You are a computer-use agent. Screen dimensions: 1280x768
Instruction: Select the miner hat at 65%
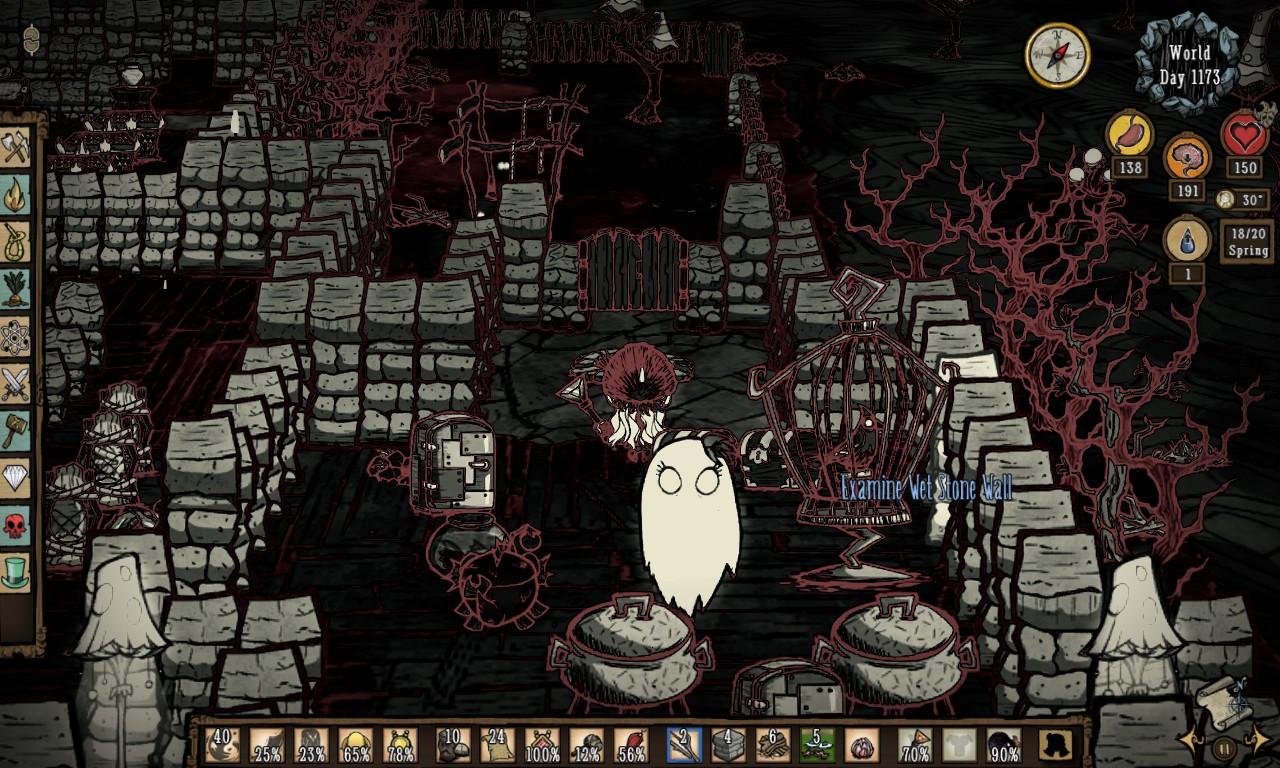pos(357,746)
